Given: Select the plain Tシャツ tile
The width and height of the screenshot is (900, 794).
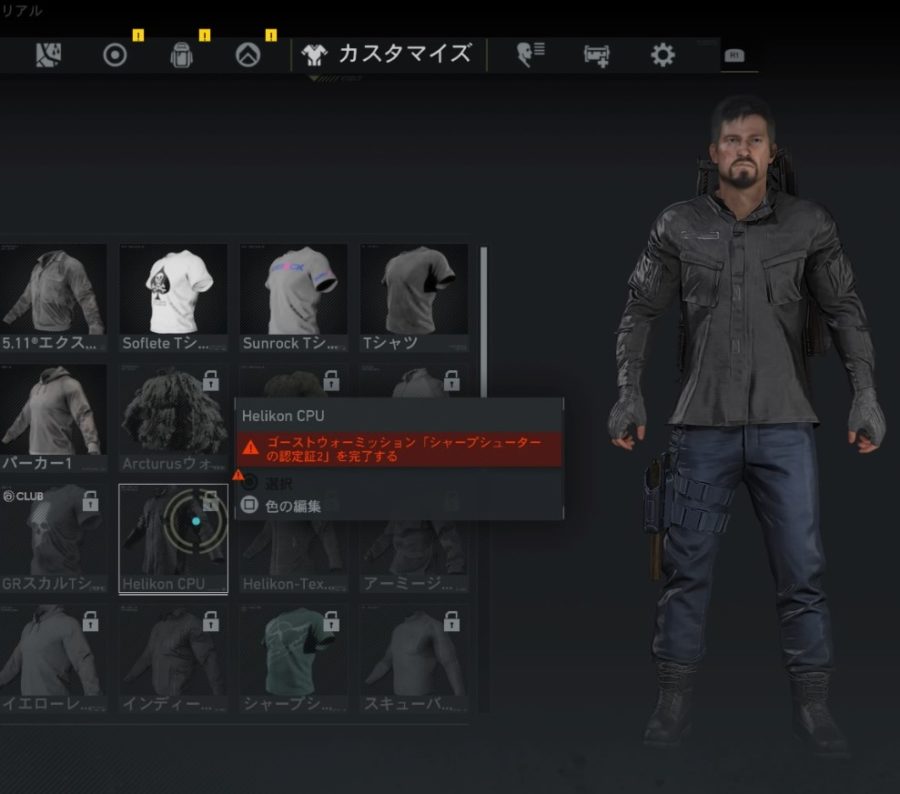Looking at the screenshot, I should 413,298.
